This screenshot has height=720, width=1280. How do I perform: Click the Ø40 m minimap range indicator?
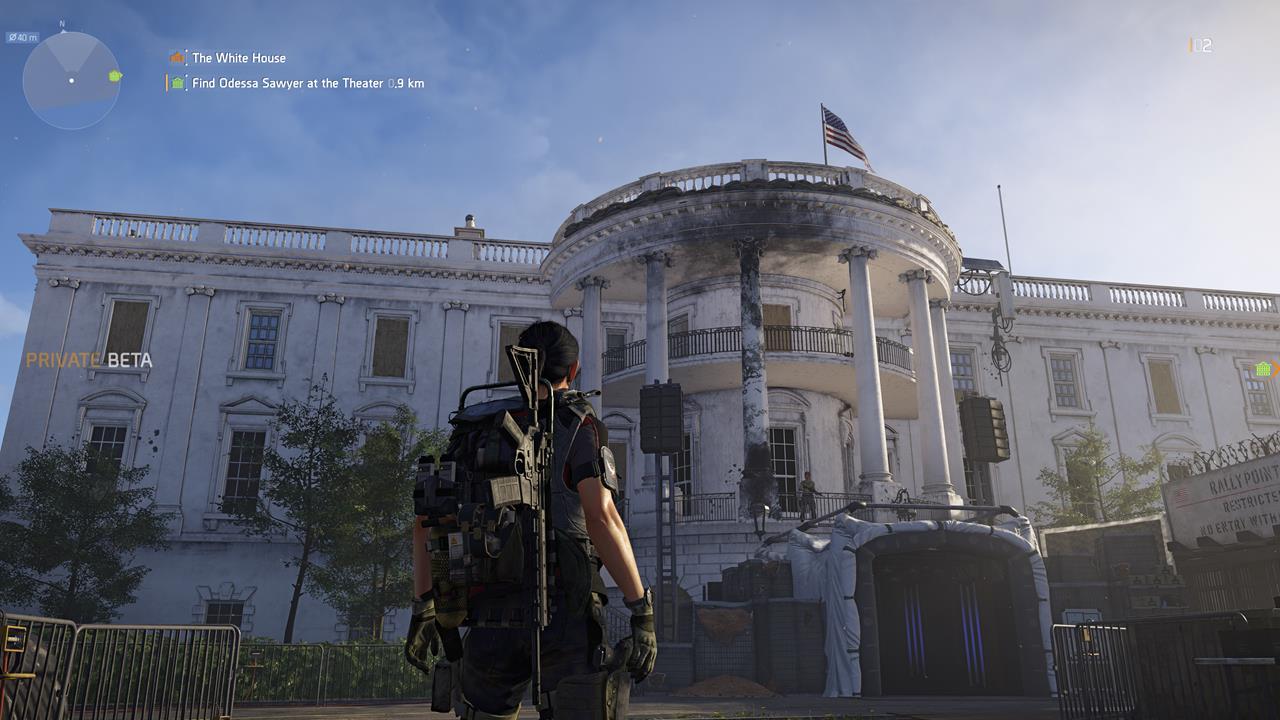(x=24, y=36)
